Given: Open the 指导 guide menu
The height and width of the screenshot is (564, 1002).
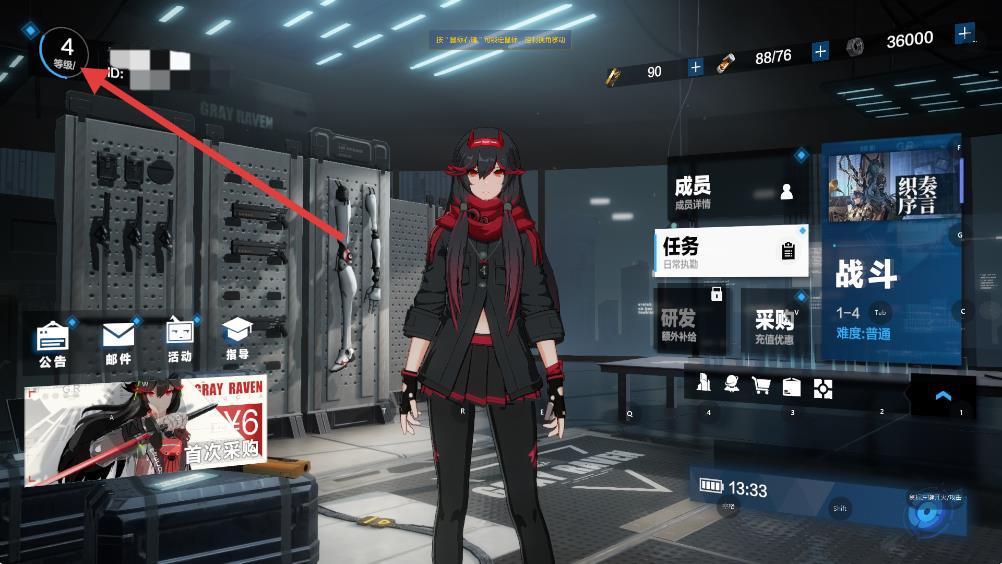Looking at the screenshot, I should point(237,341).
